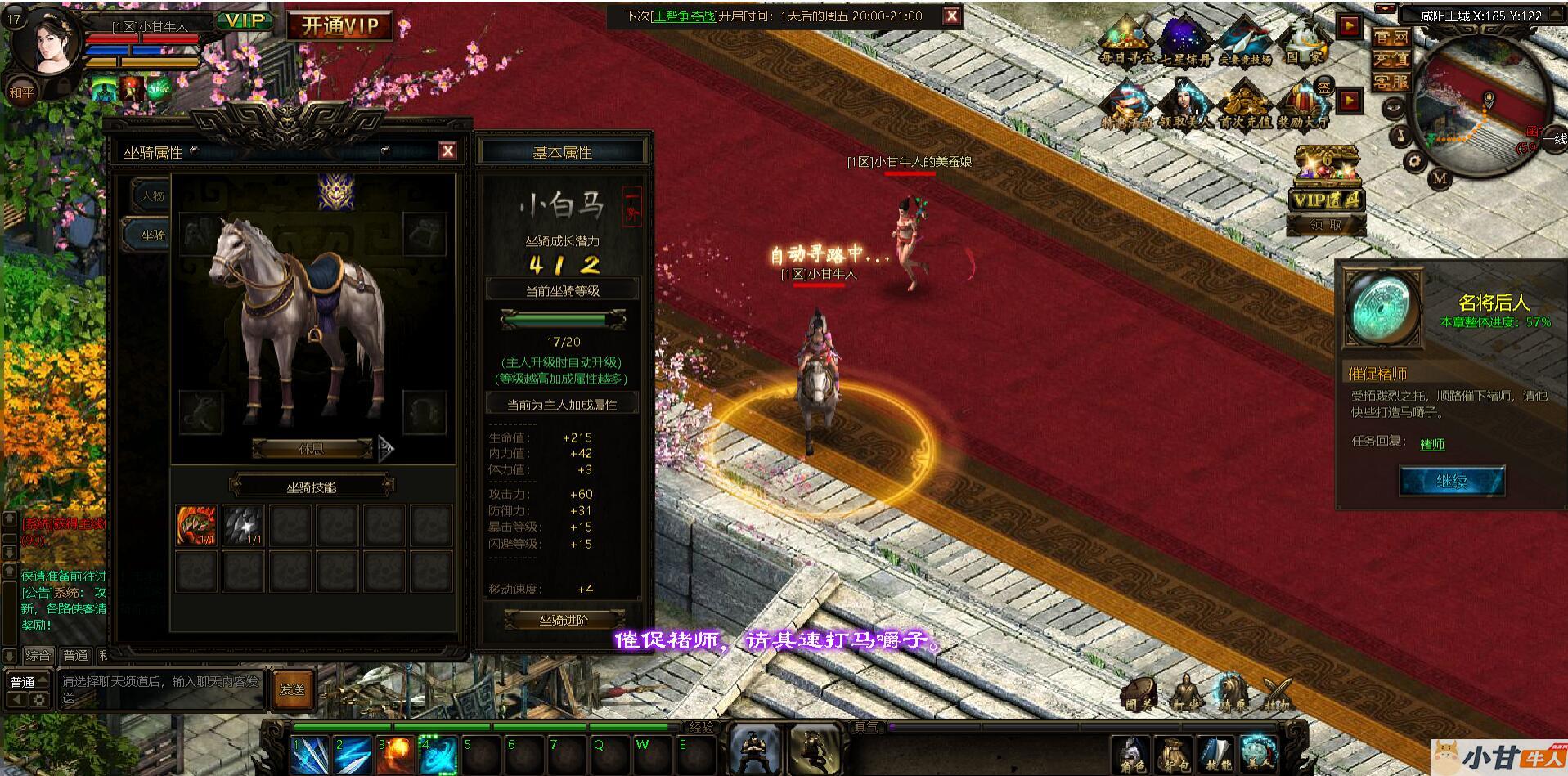Switch chat to the 综合 tab

[x=38, y=655]
